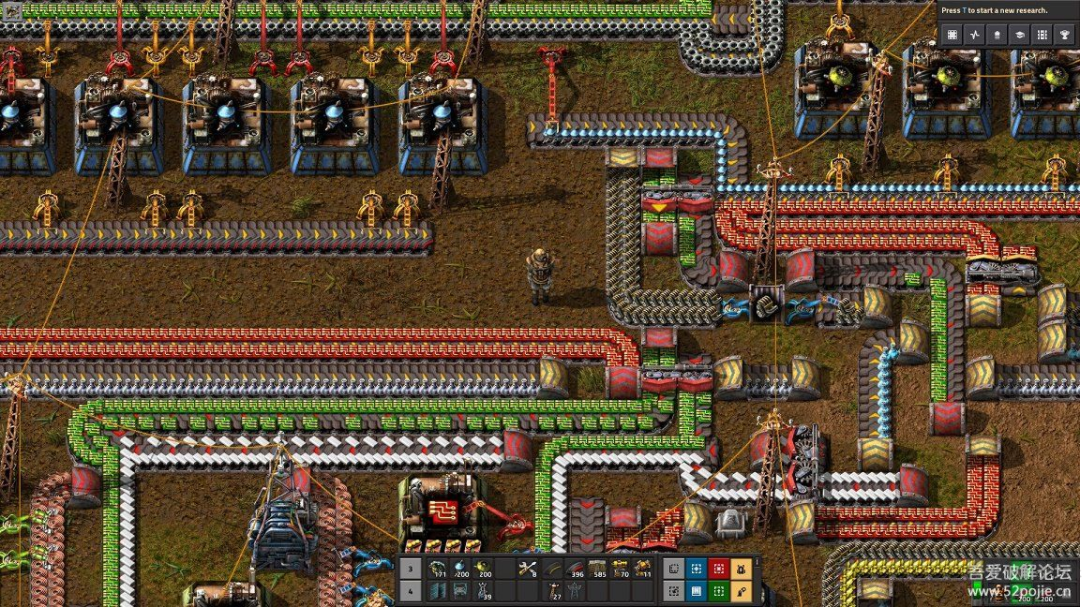1082x607 pixels.
Task: Switch quickbar row using the 3 button
Action: [x=410, y=569]
